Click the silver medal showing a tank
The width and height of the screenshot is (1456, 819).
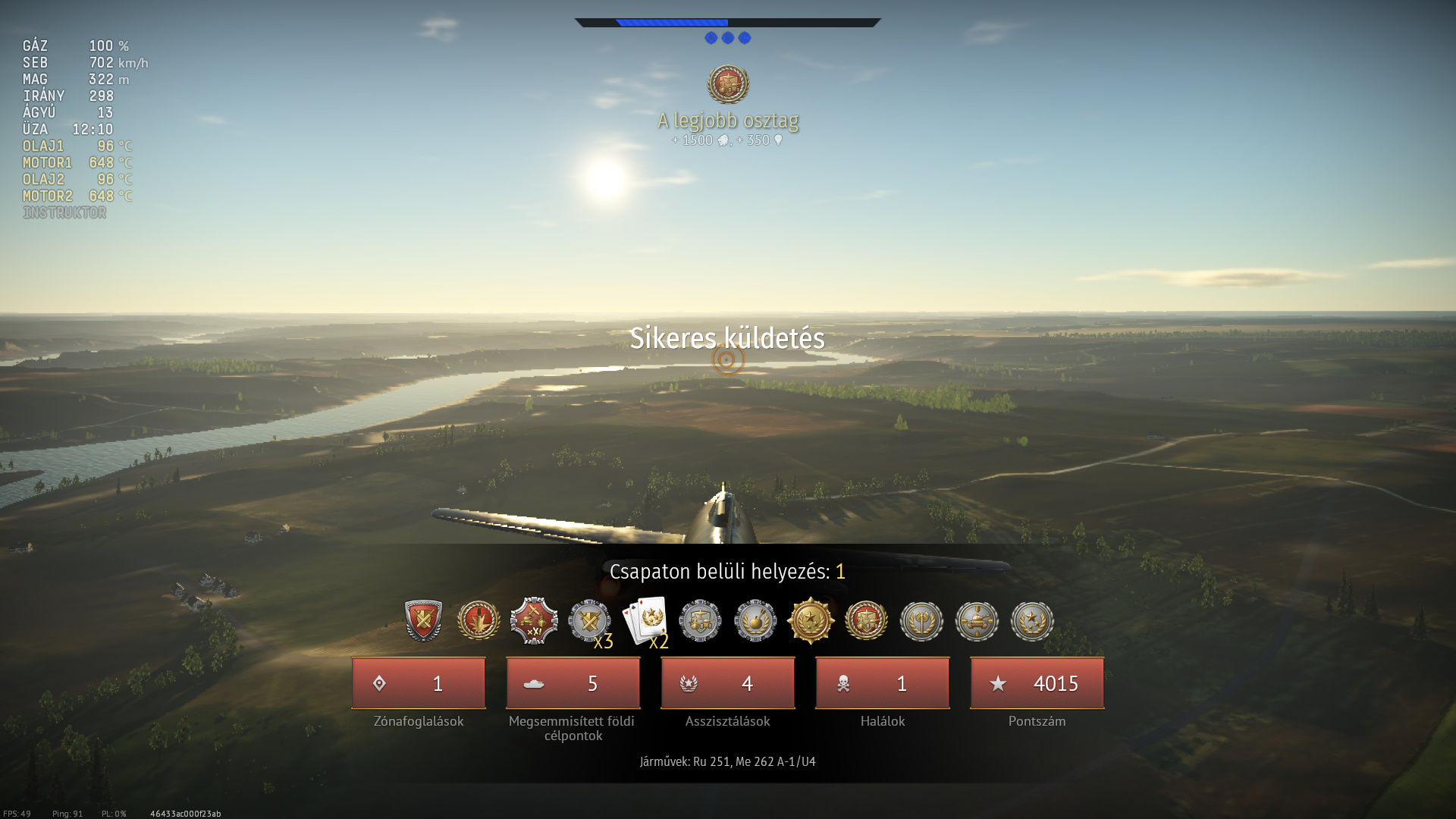click(977, 620)
